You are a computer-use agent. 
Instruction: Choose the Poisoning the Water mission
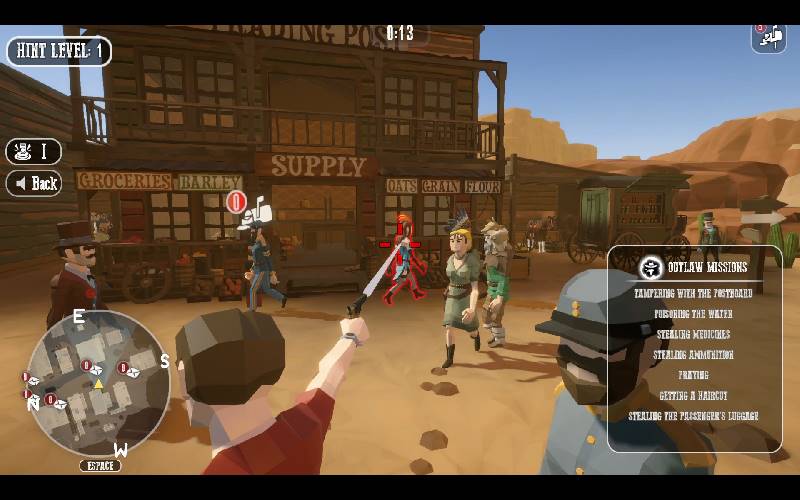coord(693,314)
